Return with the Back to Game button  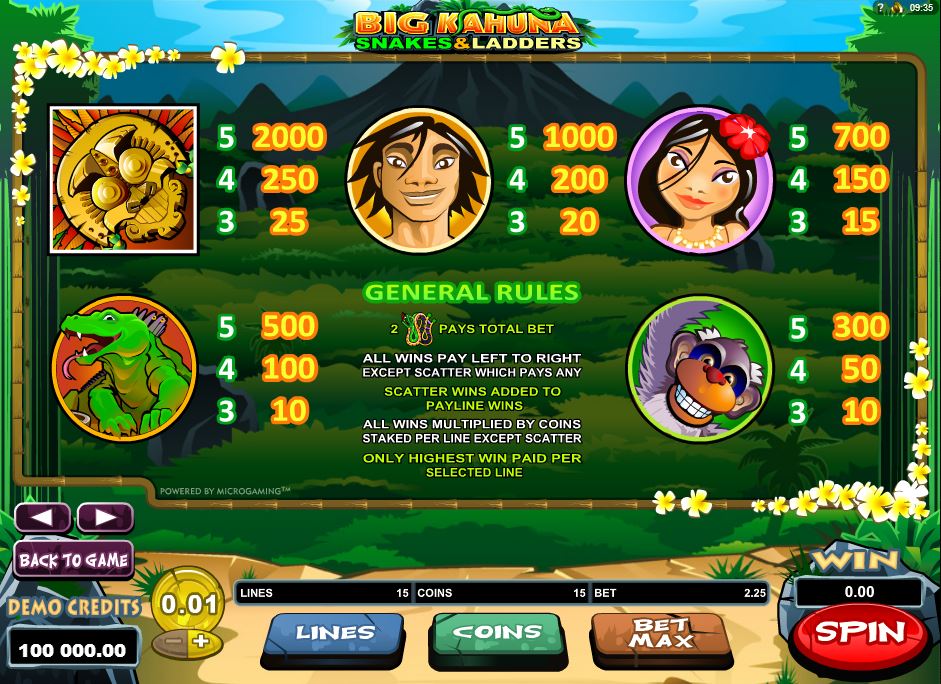[x=73, y=560]
